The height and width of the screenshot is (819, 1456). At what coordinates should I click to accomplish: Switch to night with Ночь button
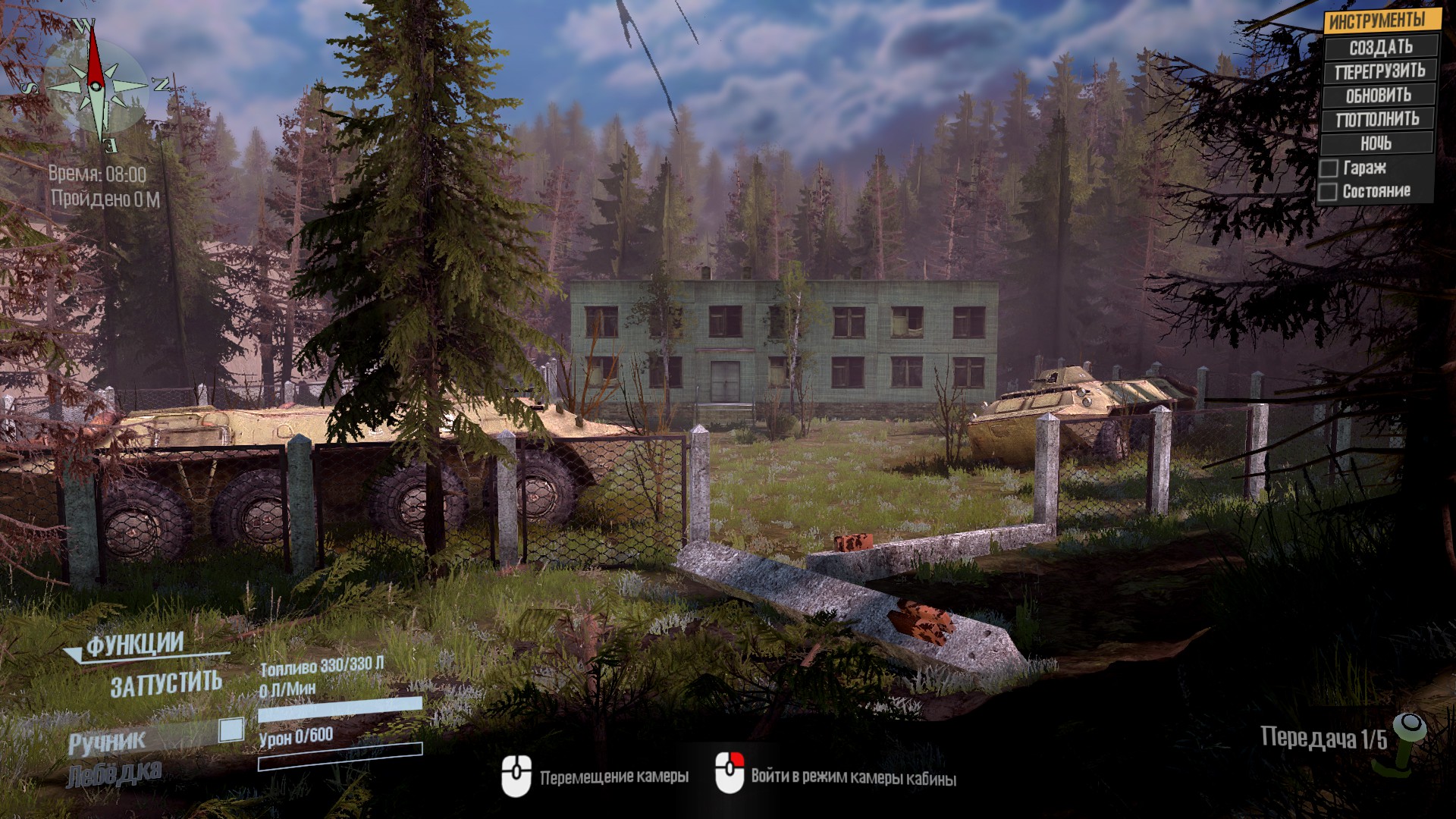[1376, 143]
